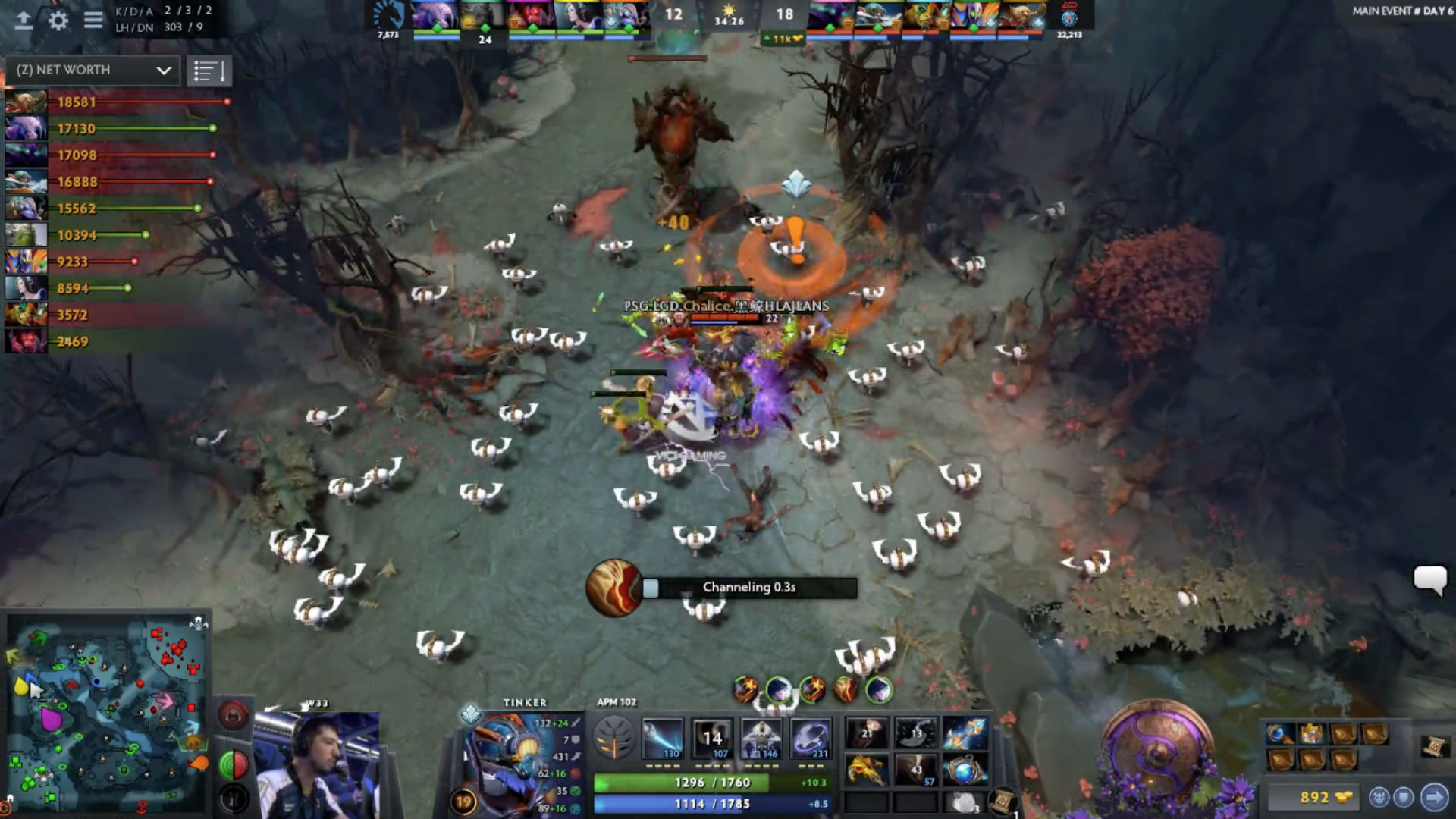Screen dimensions: 1456x819
Task: Select the 18581 net worth row
Action: point(114,102)
